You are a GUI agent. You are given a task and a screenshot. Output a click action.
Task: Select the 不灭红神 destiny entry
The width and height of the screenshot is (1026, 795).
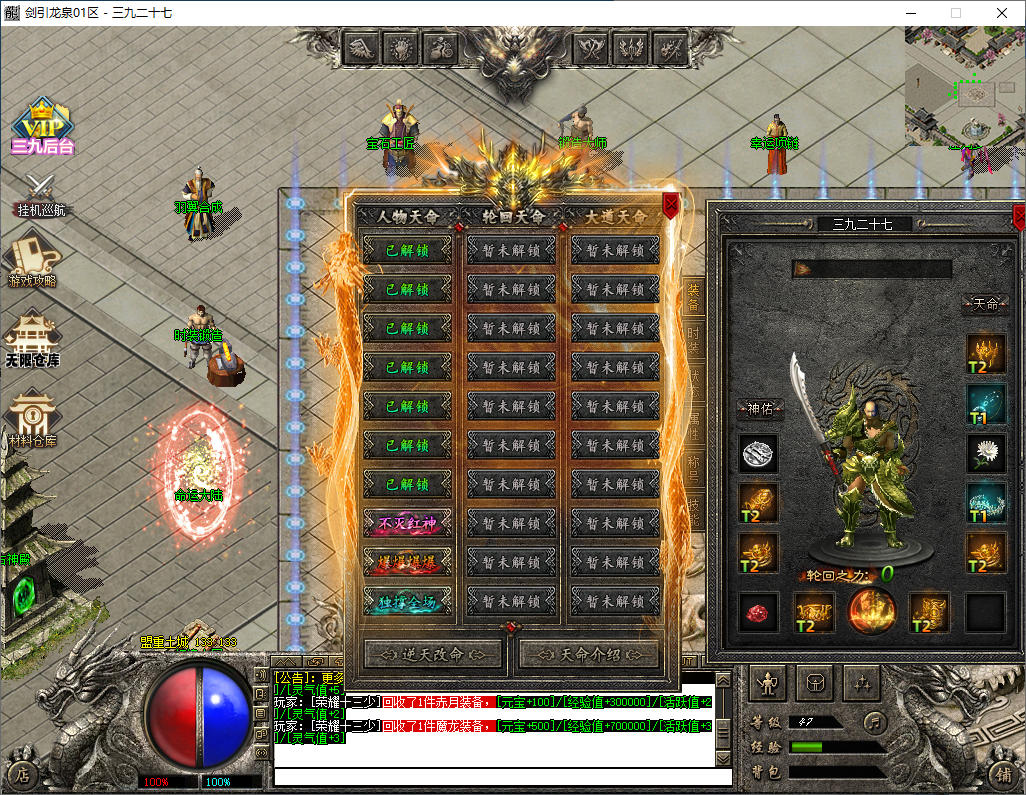(407, 523)
